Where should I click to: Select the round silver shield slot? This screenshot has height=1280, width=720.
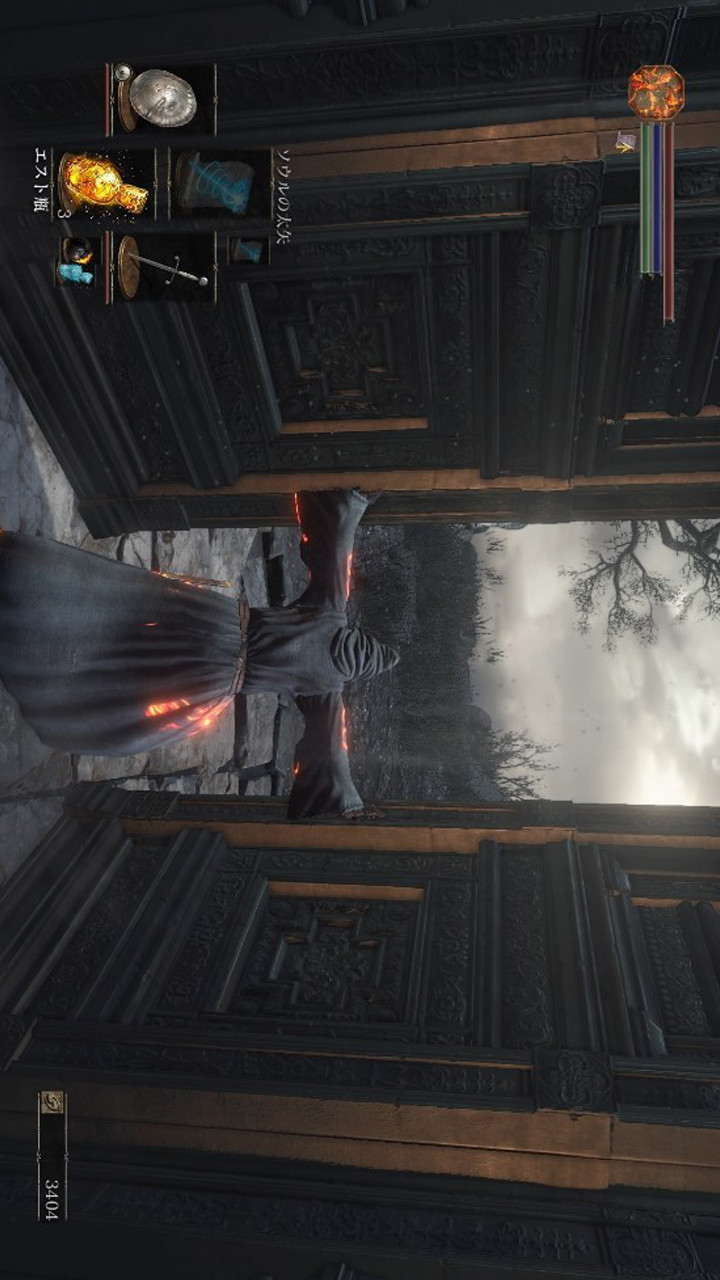pos(160,99)
